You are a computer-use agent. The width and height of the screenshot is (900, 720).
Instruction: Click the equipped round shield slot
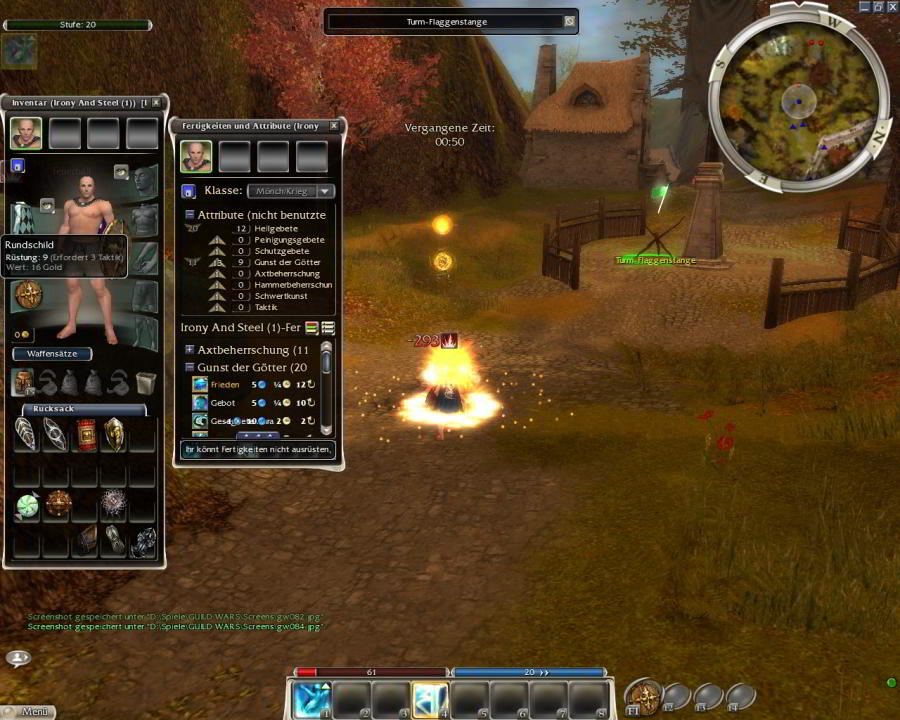27,295
